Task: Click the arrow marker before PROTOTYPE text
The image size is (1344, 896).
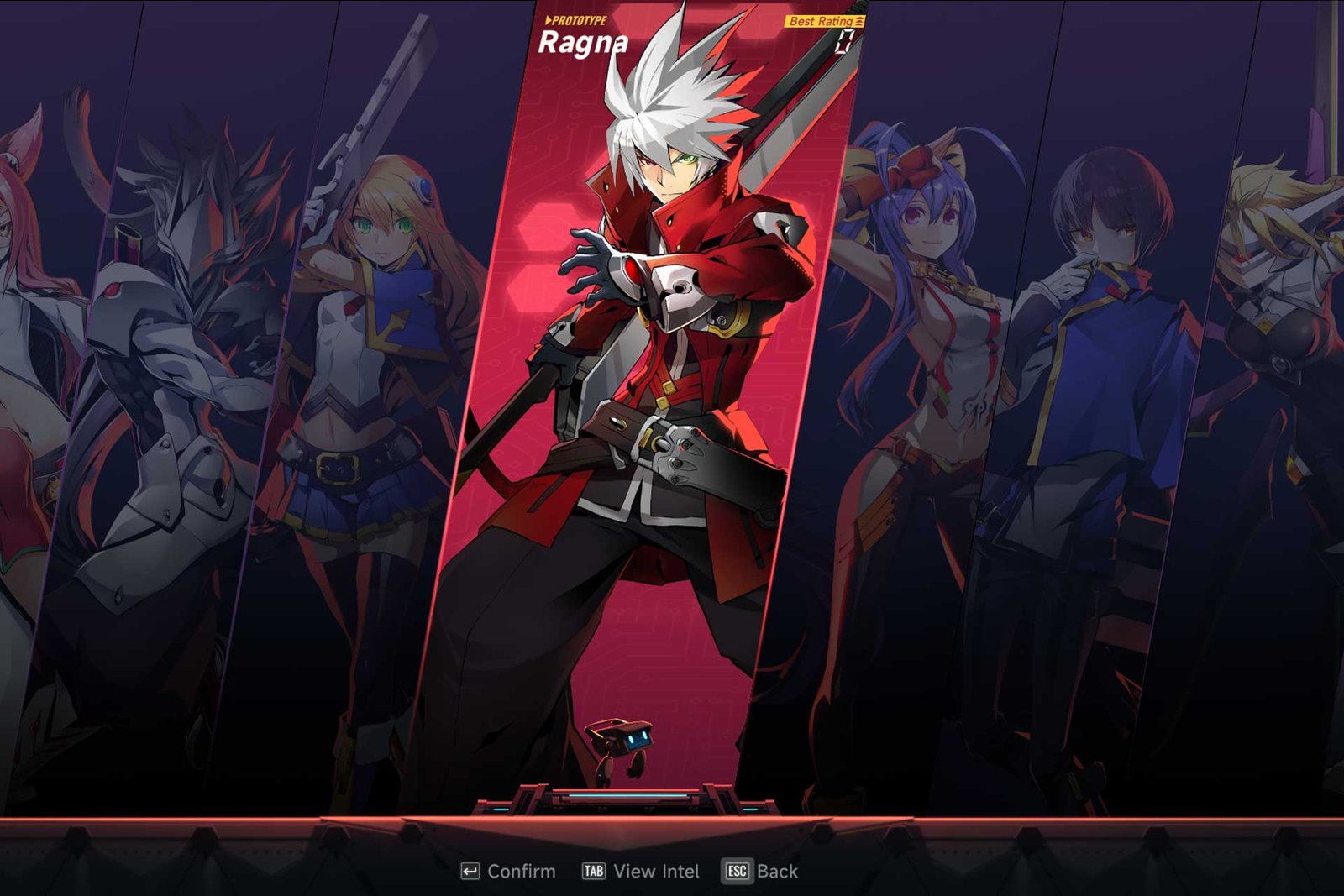Action: [x=548, y=19]
